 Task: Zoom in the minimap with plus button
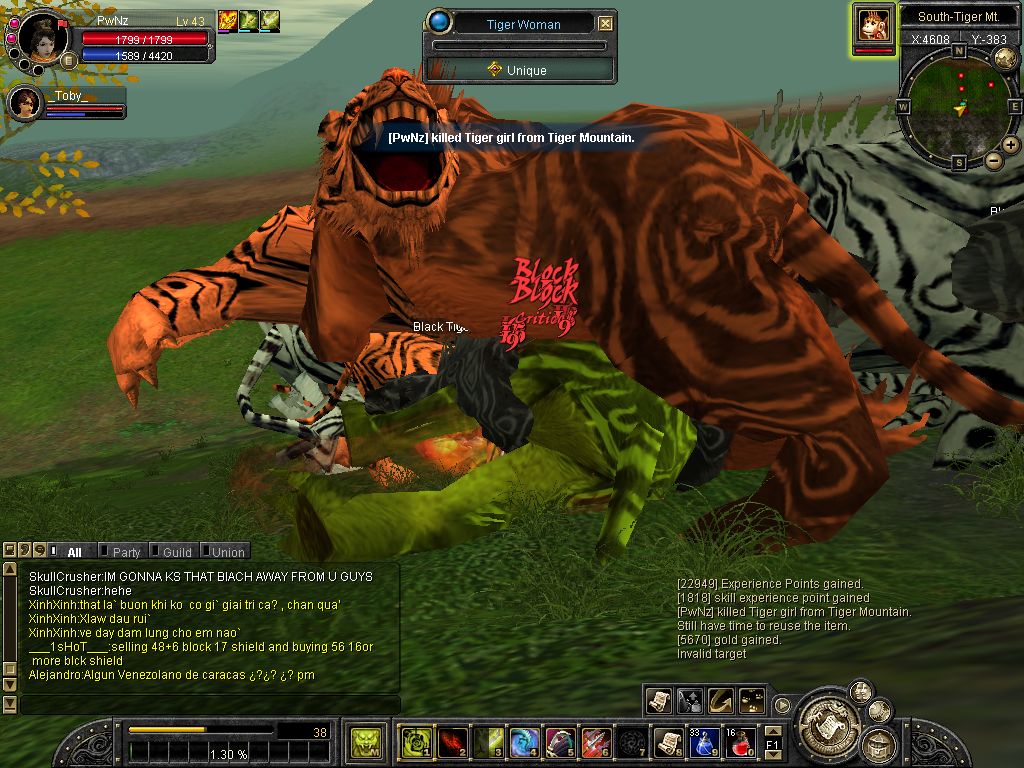[1011, 145]
